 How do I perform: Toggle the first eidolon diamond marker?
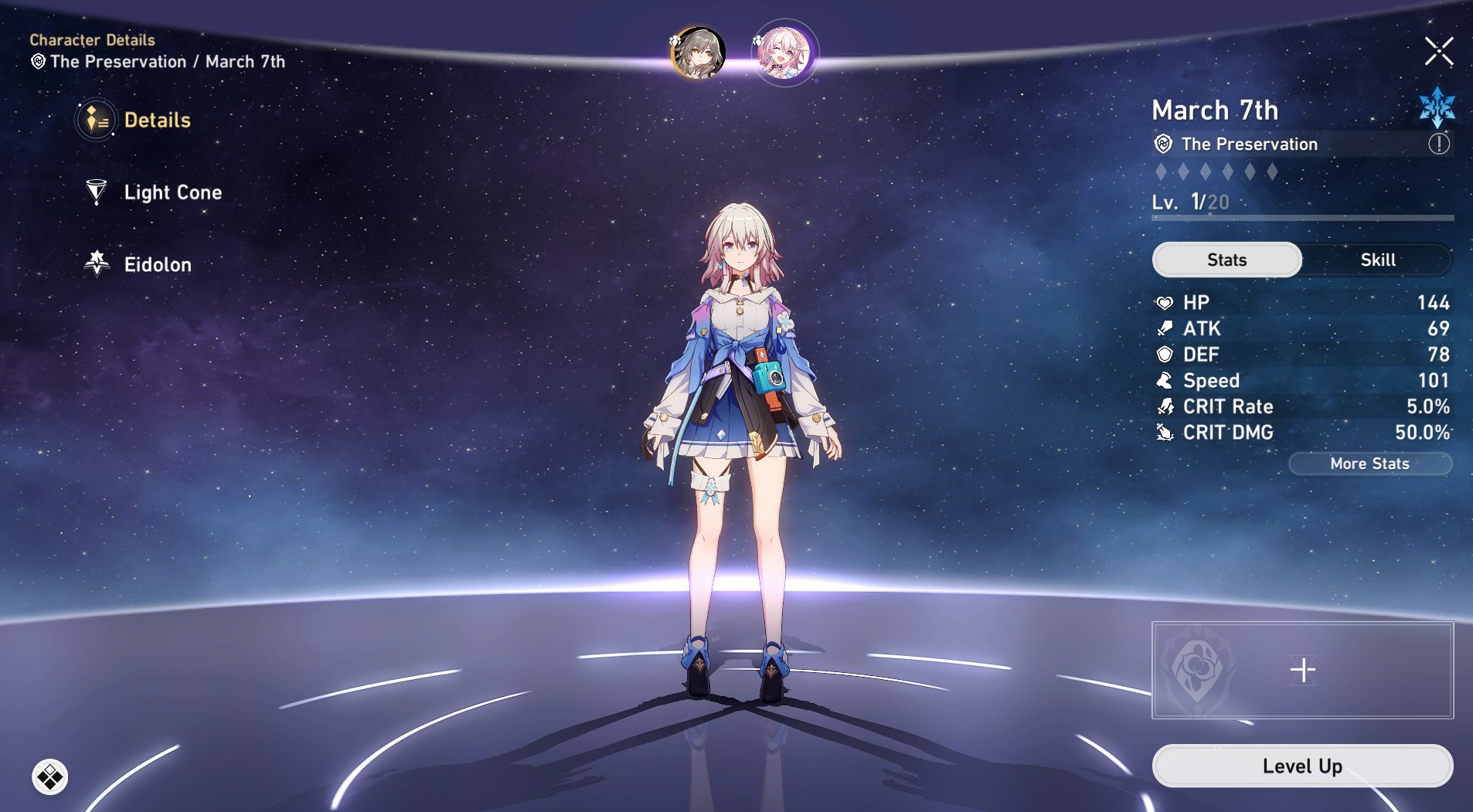click(1161, 172)
